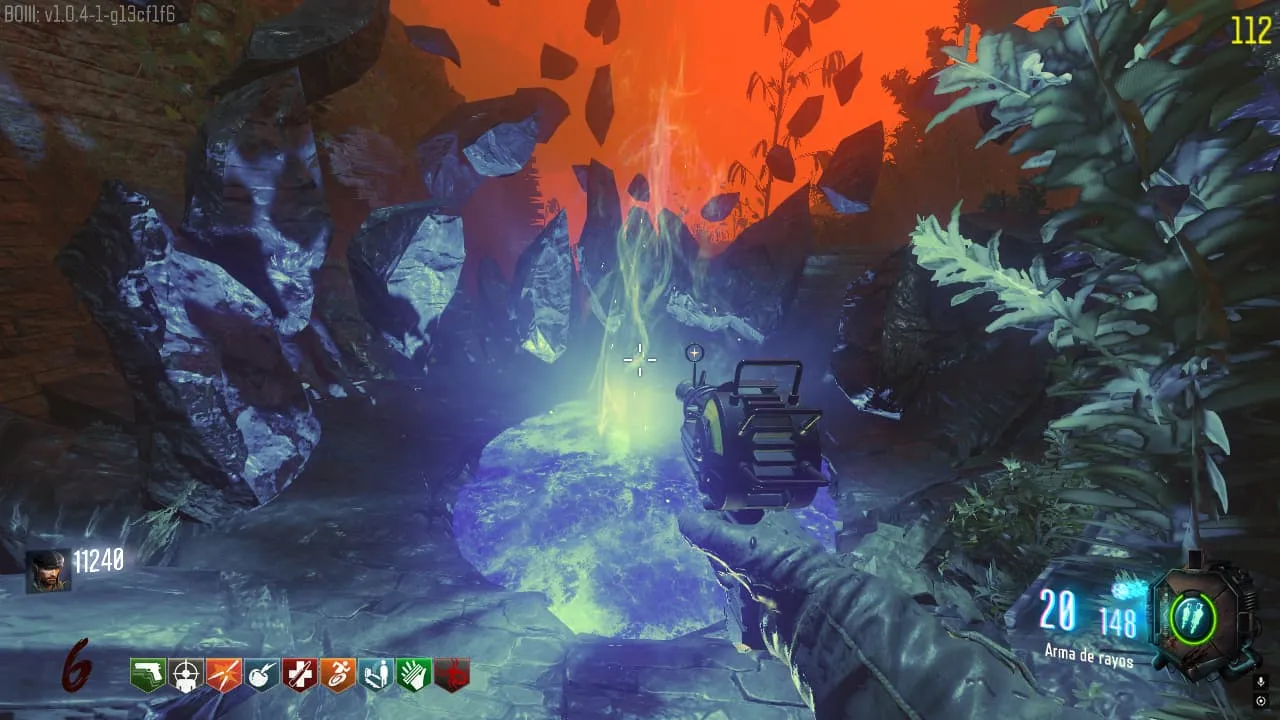Toggle the microphone overlay button
Image resolution: width=1280 pixels, height=720 pixels.
pos(1260,682)
